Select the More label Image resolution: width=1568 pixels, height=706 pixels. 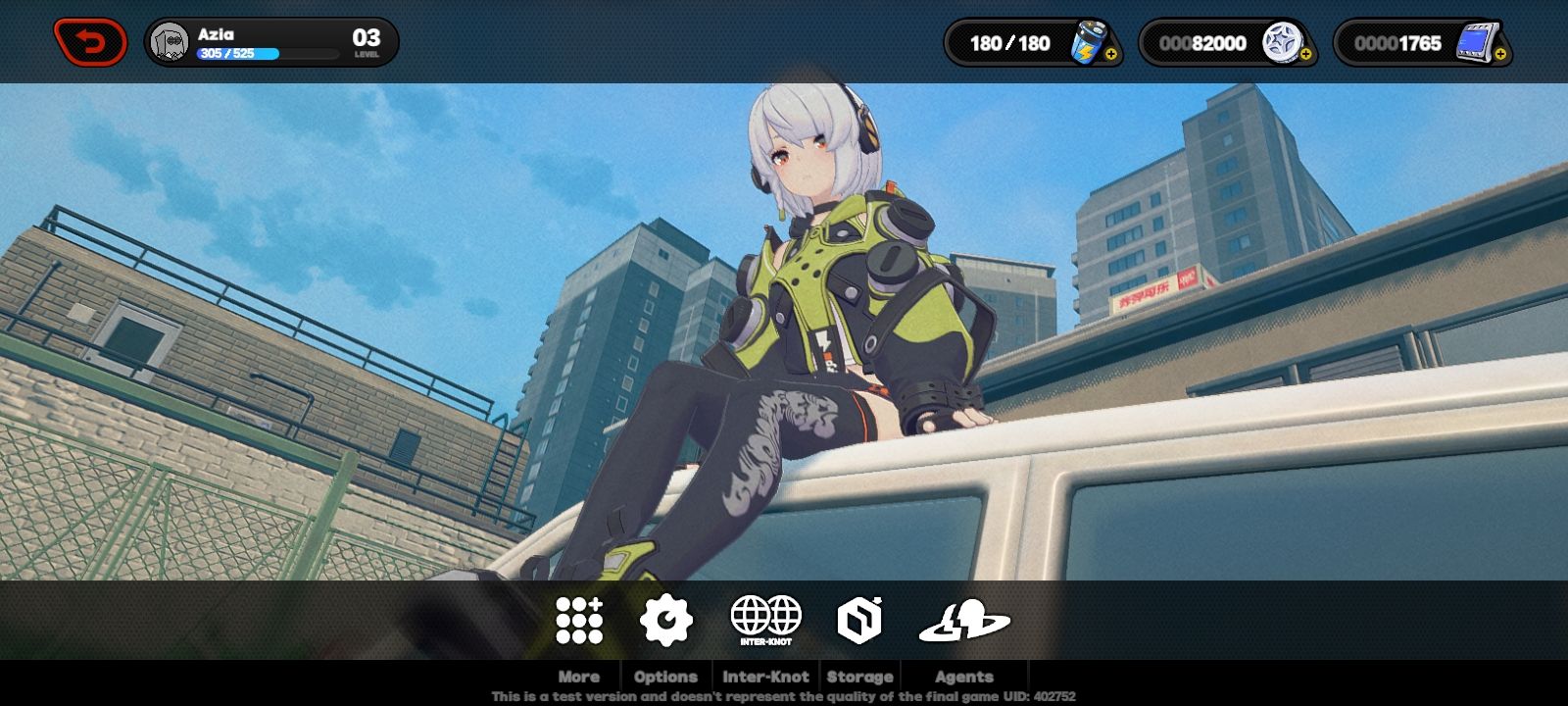[577, 677]
